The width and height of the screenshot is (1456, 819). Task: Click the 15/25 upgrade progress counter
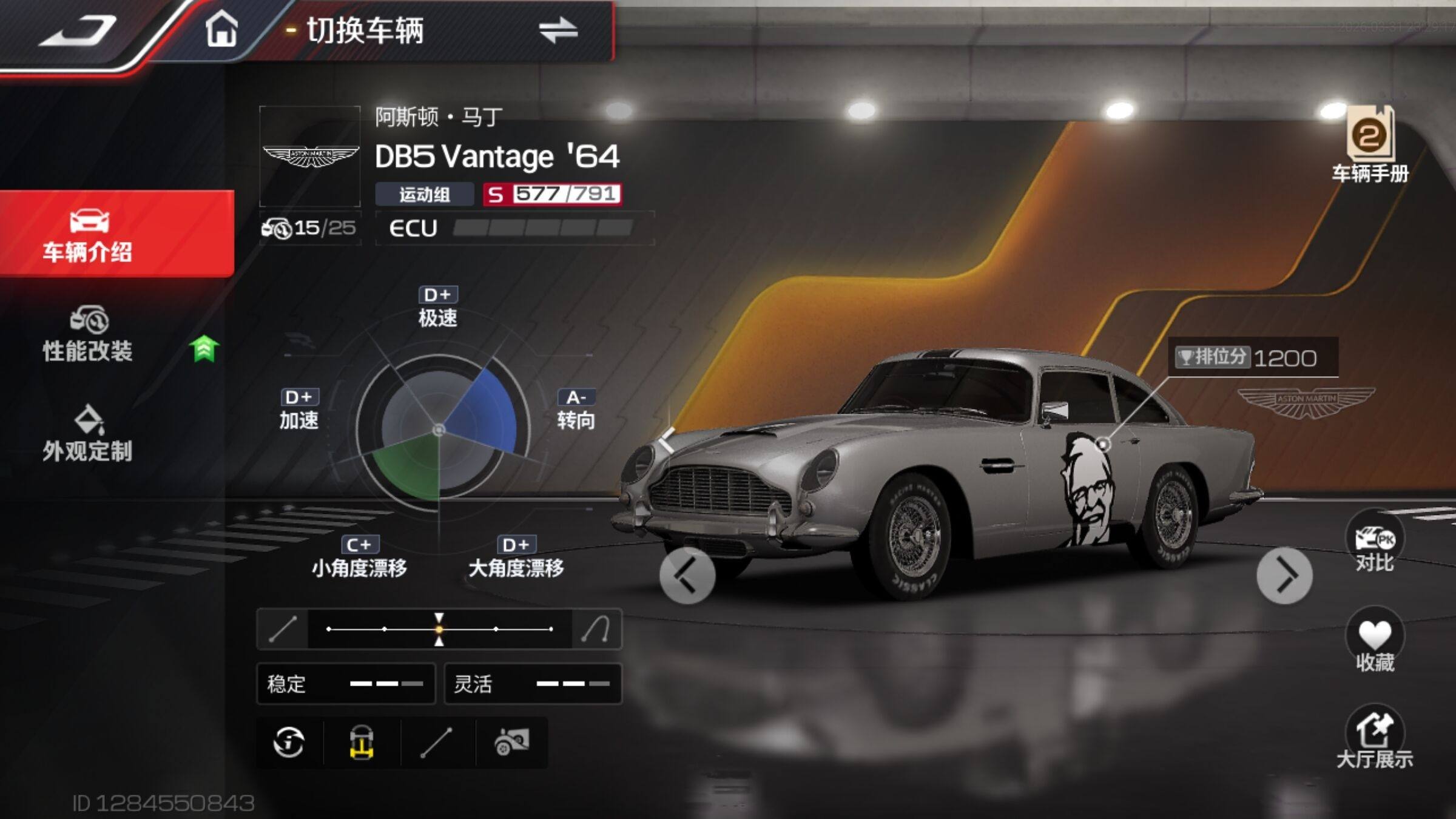tap(310, 228)
